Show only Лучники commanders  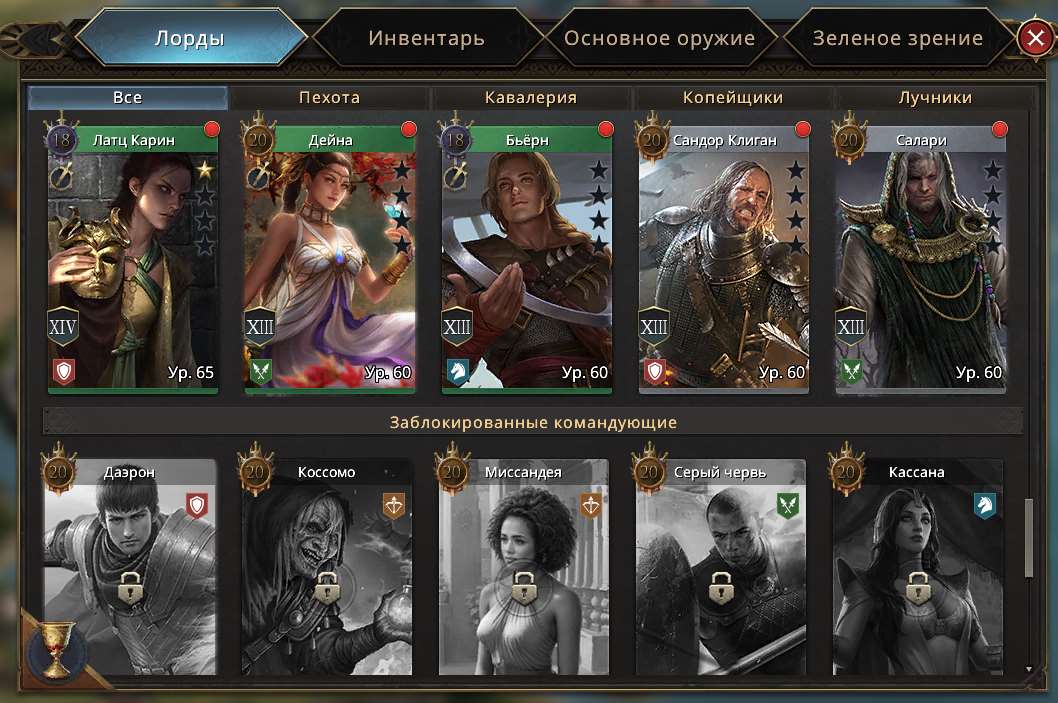[x=935, y=97]
